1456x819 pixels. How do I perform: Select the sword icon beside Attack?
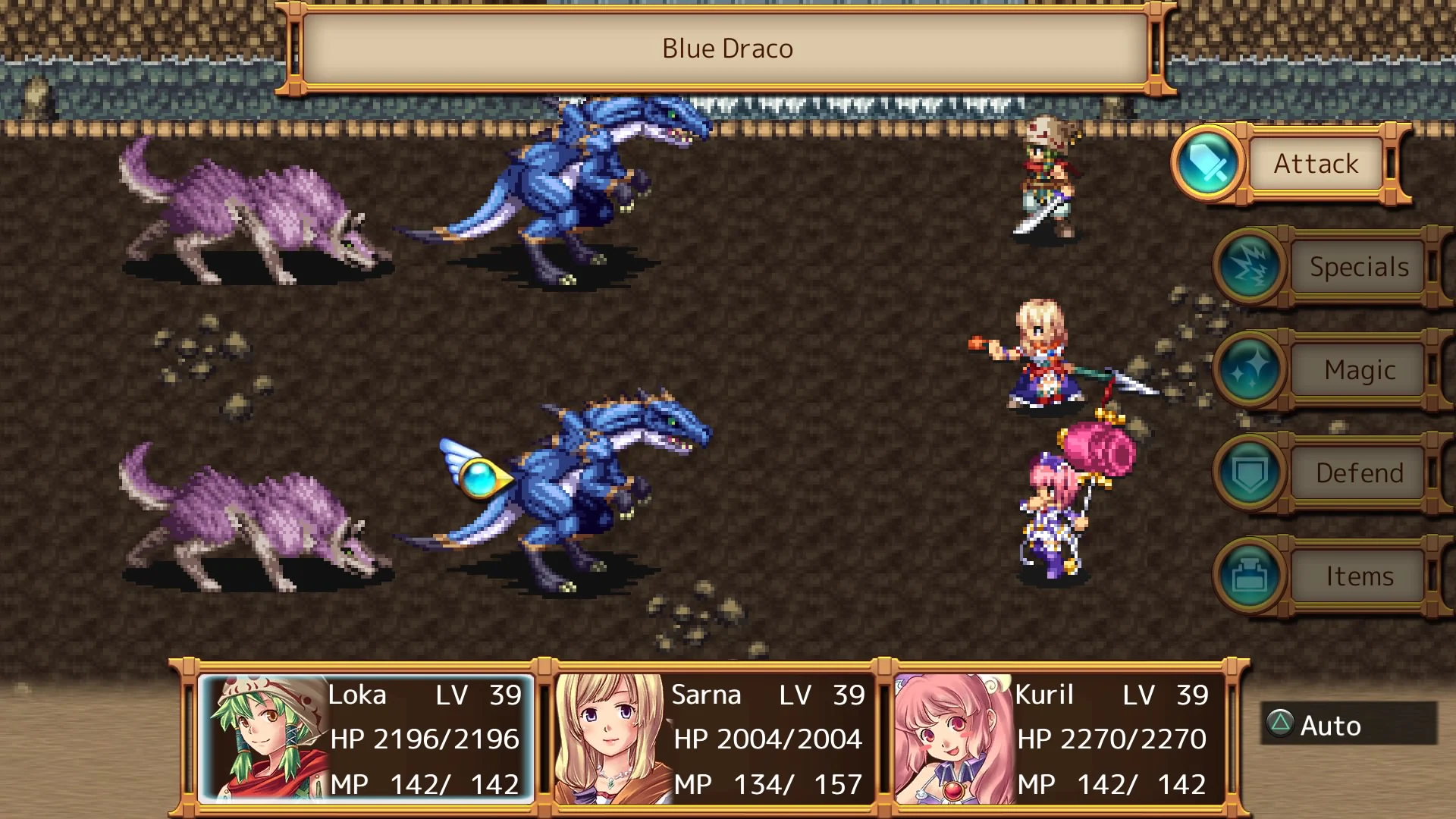1207,164
